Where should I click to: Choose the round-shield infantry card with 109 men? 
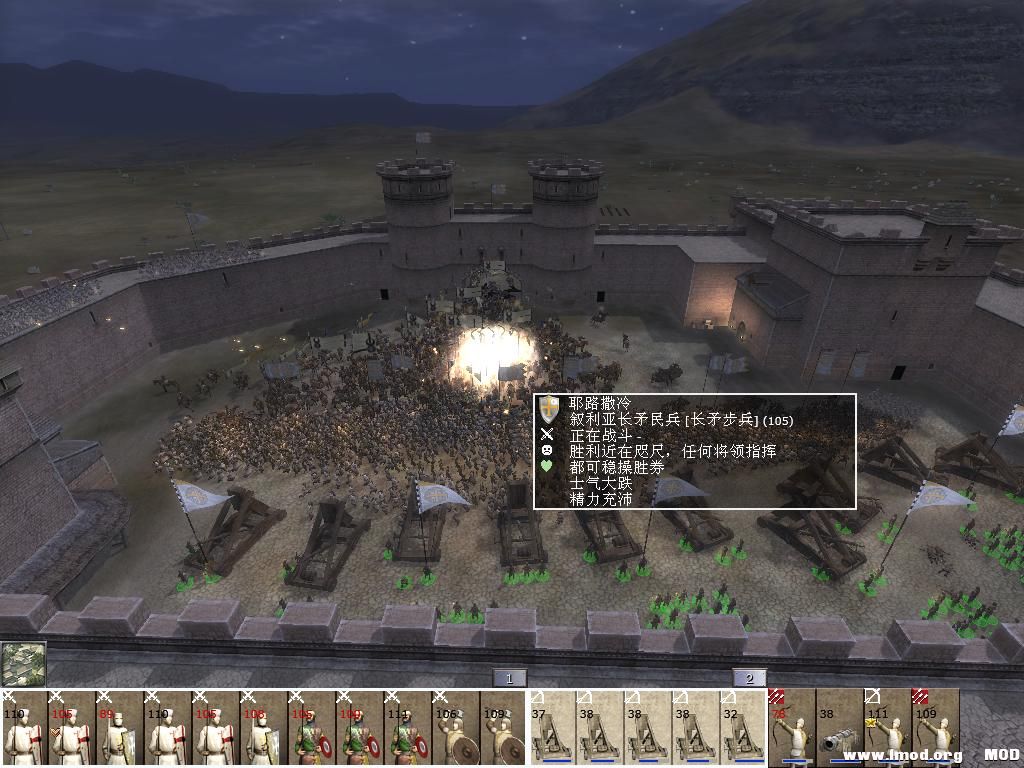[503, 728]
